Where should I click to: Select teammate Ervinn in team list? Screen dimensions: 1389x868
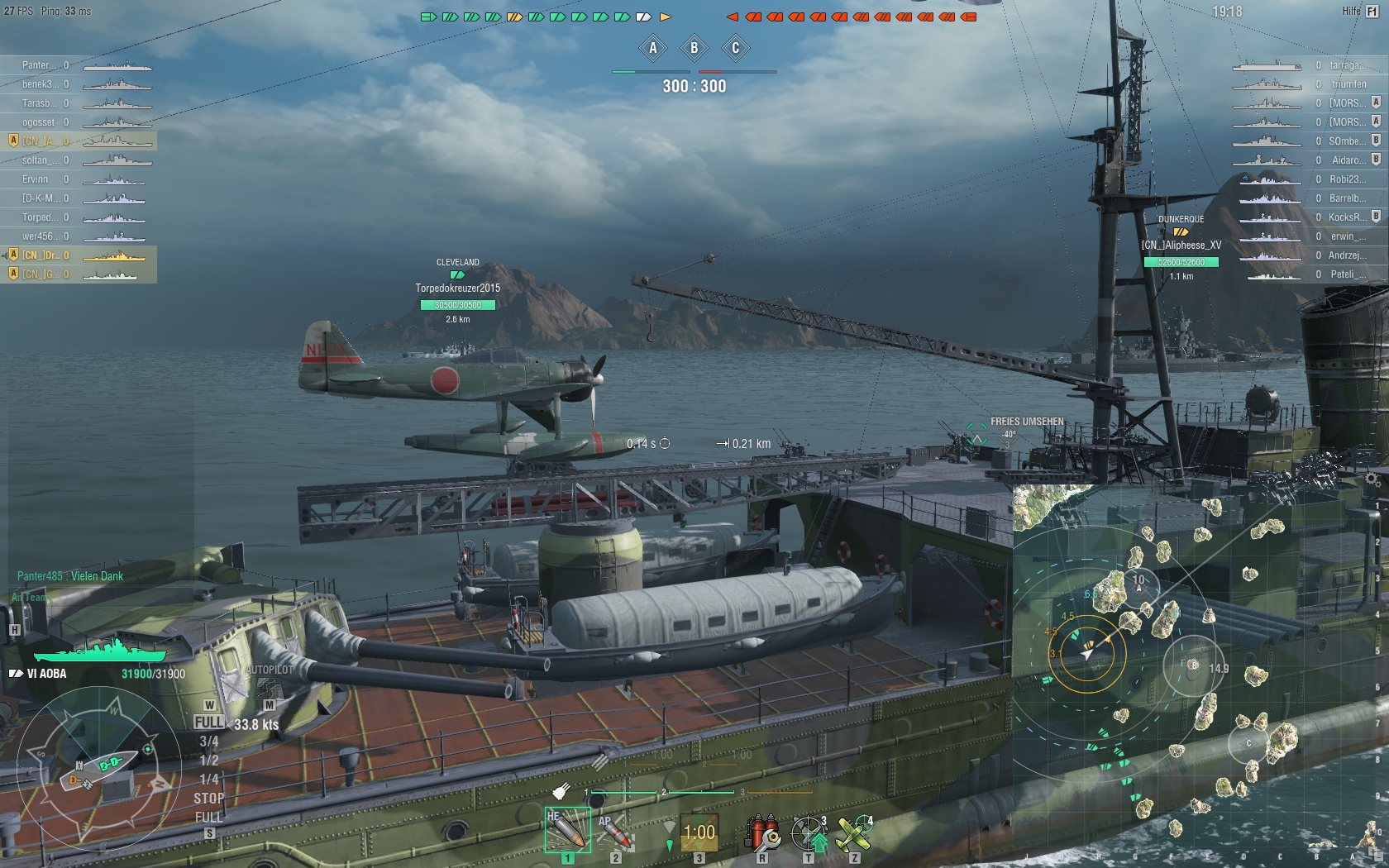[36, 179]
